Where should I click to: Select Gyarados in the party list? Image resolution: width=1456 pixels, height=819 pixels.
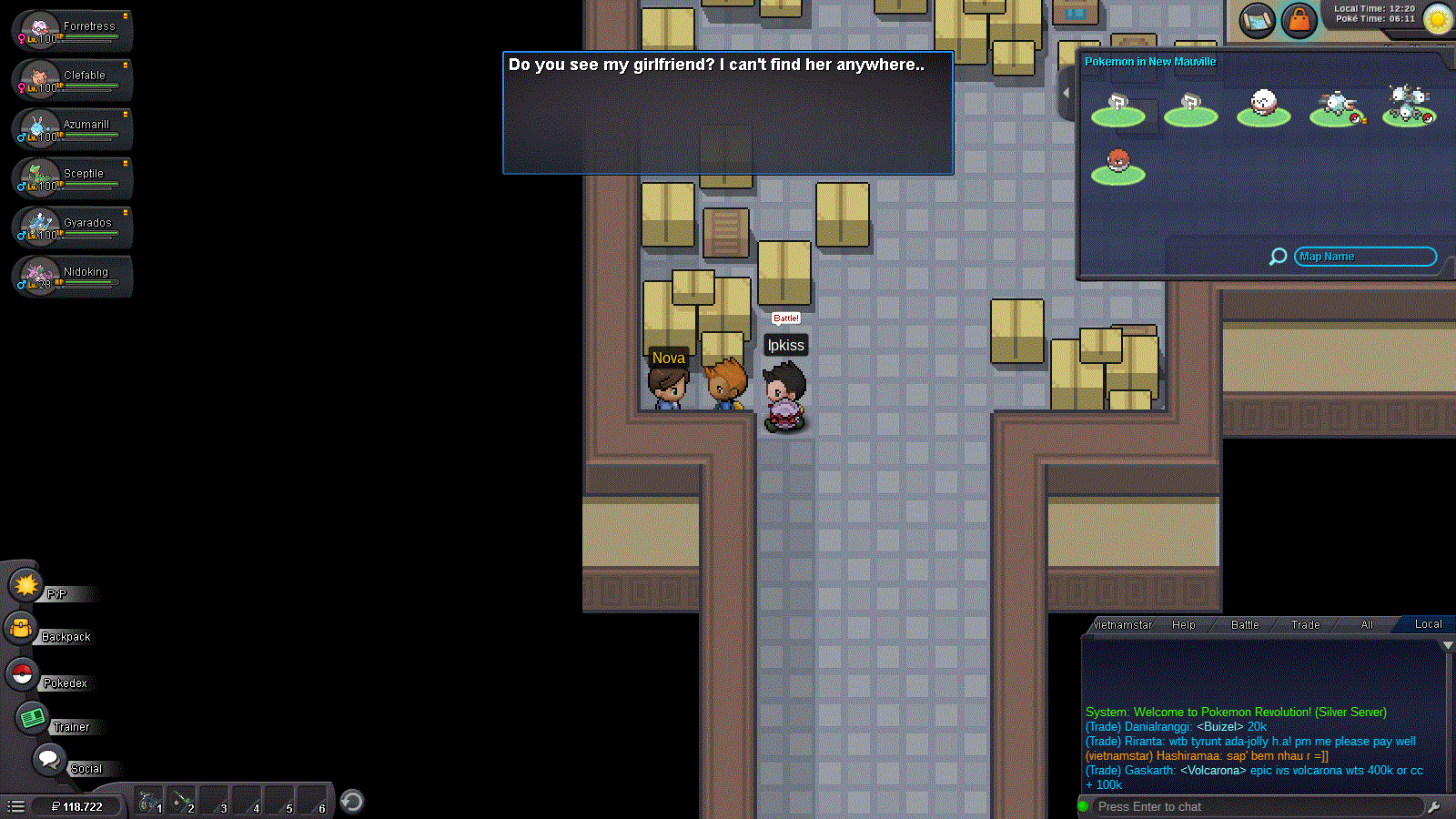(73, 227)
